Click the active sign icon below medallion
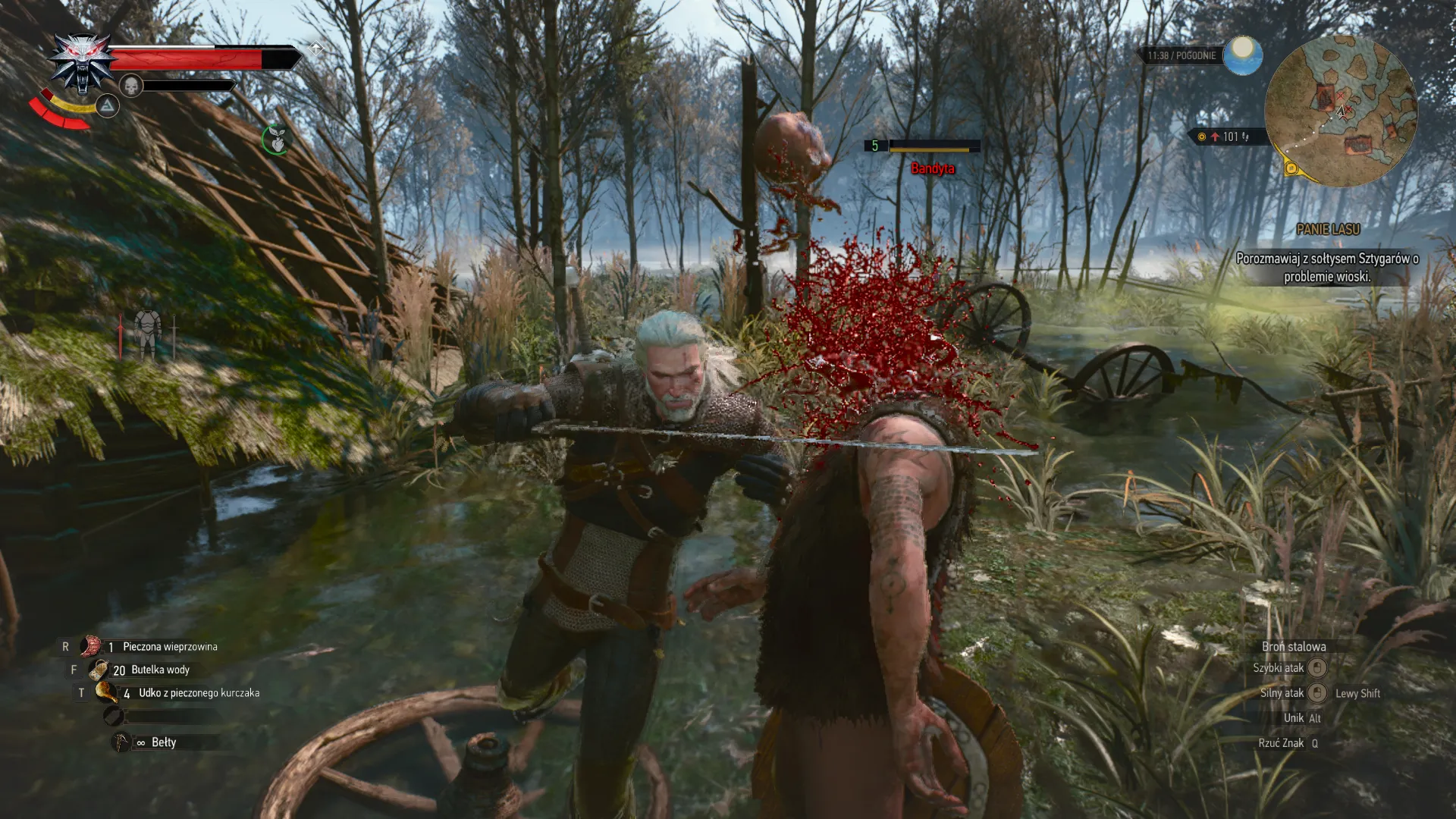This screenshot has width=1456, height=819. coord(108,106)
